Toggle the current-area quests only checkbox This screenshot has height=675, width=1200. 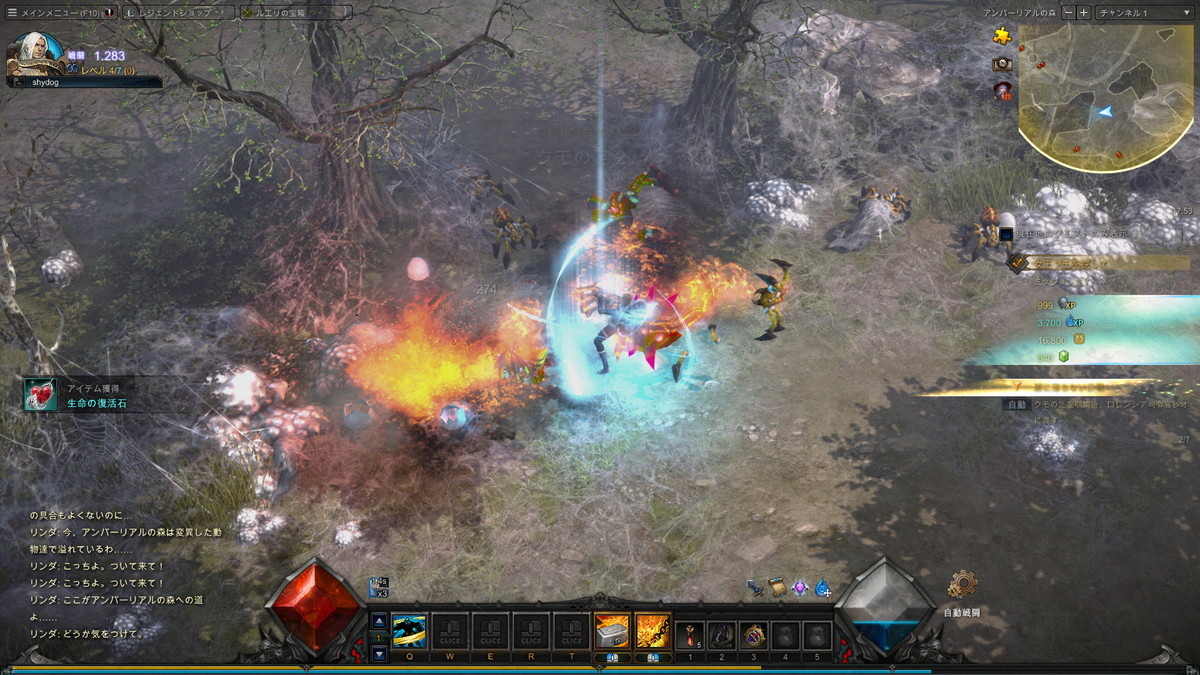(x=1005, y=235)
